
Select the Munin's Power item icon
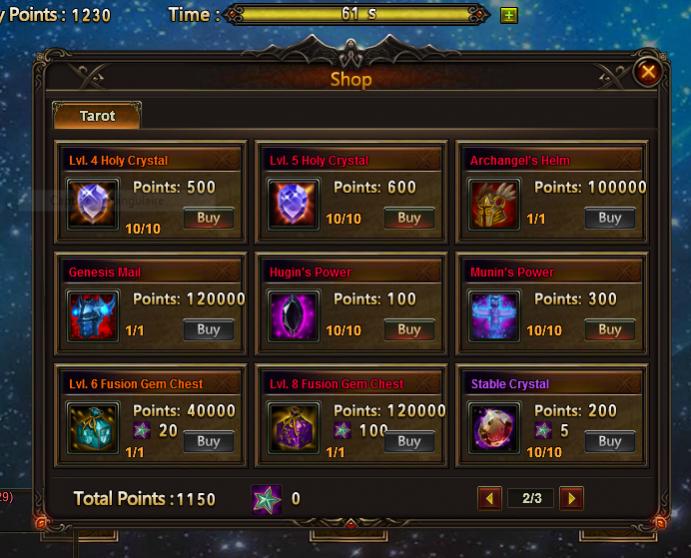pyautogui.click(x=495, y=317)
